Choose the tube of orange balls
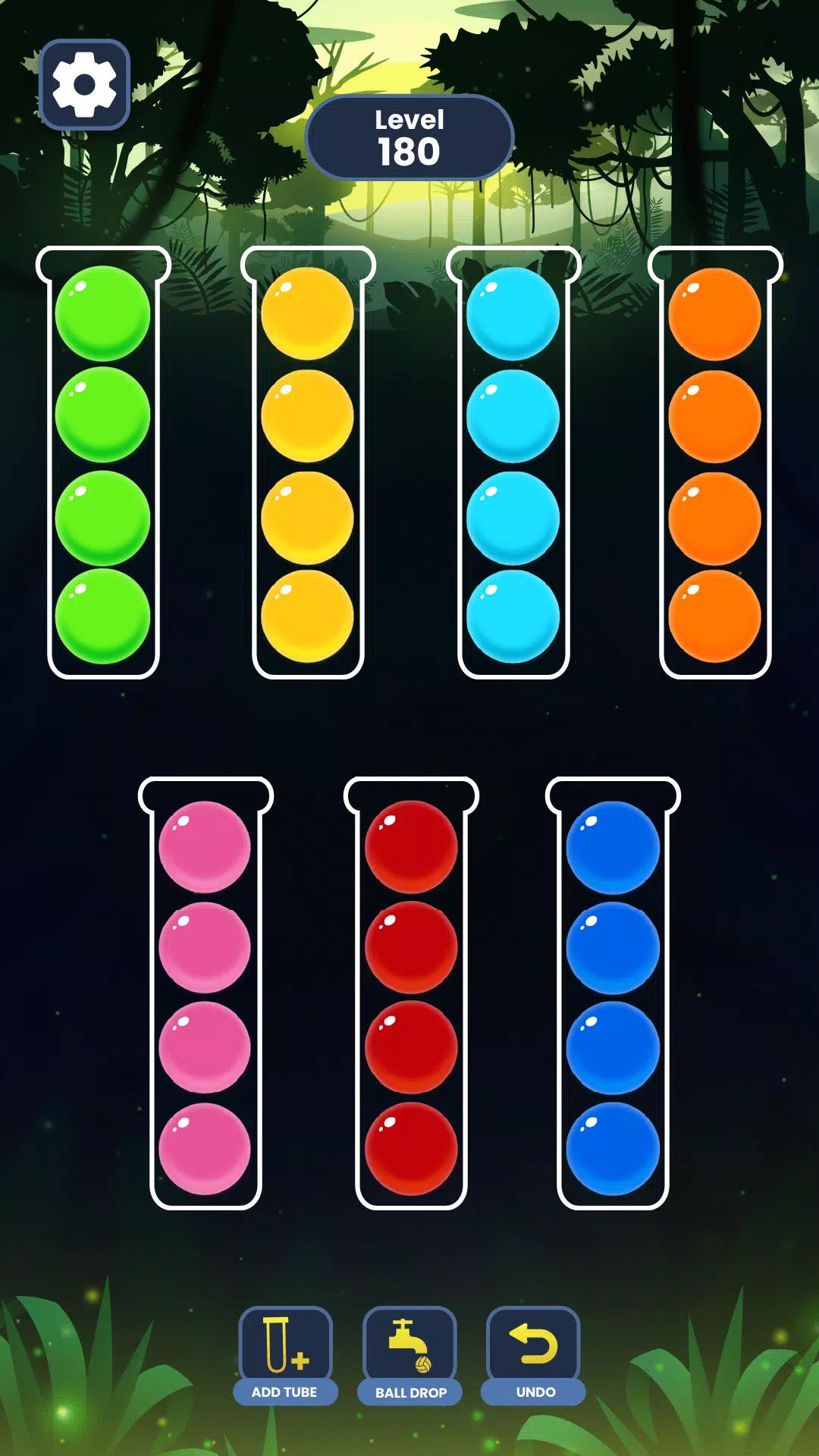Screen dimensions: 819x1456 [x=715, y=464]
